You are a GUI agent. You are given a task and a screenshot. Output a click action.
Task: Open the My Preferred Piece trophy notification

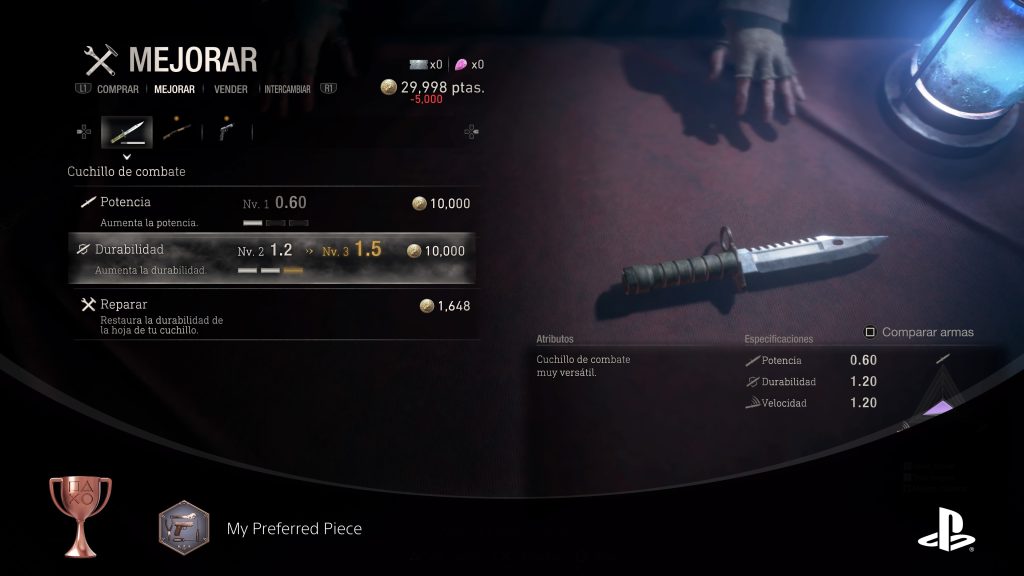coord(294,528)
